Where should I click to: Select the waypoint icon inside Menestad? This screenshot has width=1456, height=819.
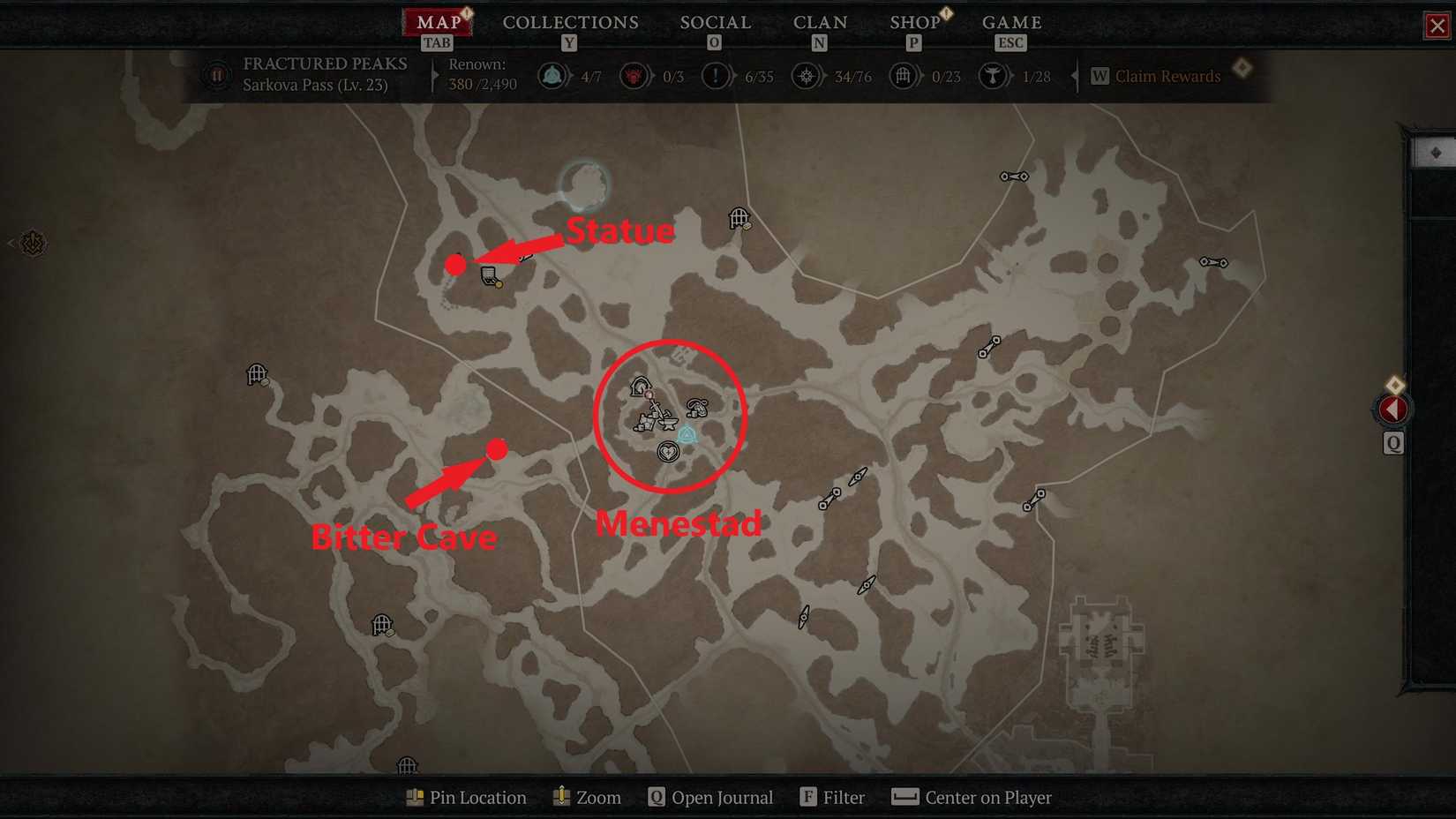(x=687, y=435)
